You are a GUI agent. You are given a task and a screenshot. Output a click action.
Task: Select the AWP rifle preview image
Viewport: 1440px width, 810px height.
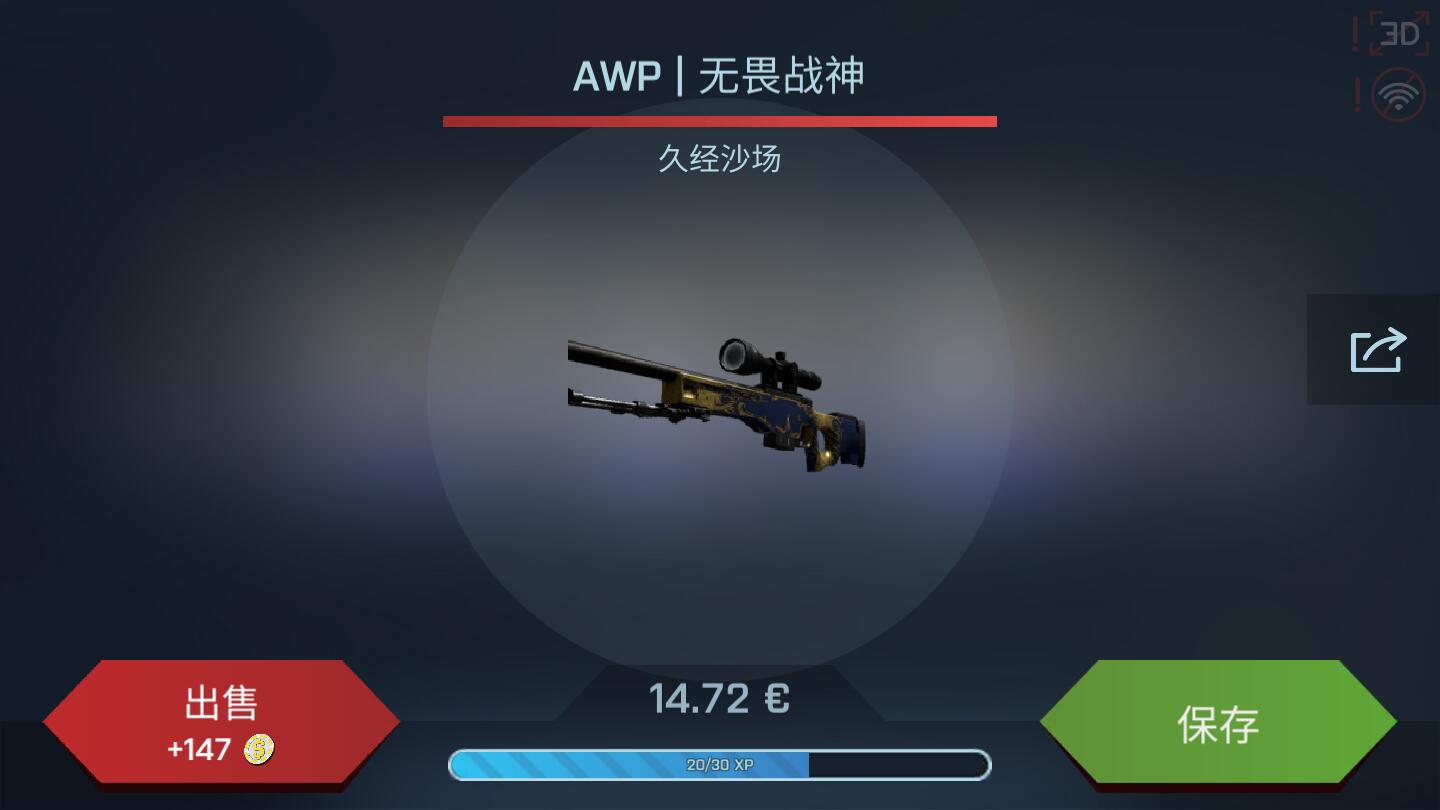click(x=720, y=400)
